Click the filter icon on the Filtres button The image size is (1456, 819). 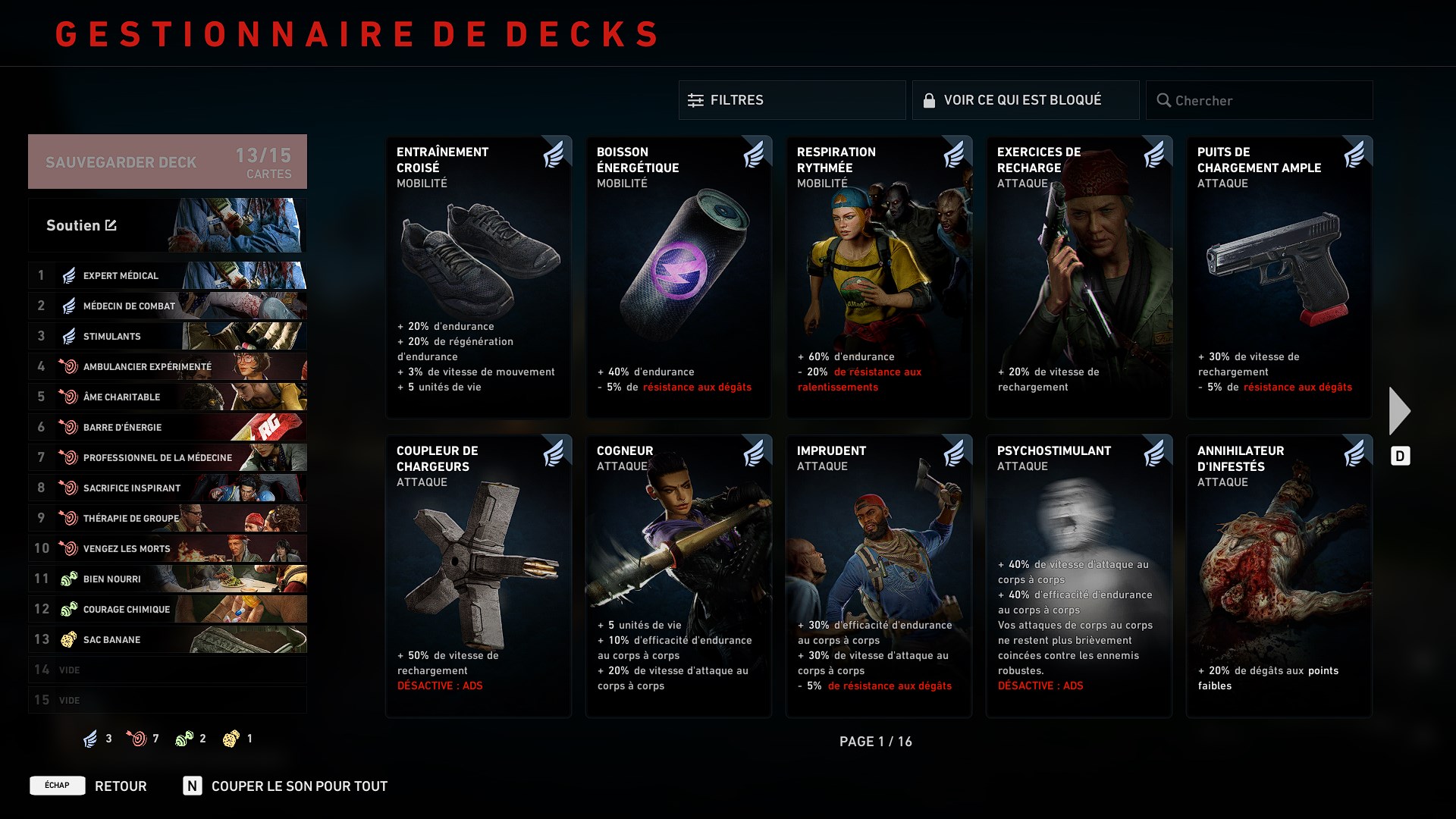(x=695, y=99)
